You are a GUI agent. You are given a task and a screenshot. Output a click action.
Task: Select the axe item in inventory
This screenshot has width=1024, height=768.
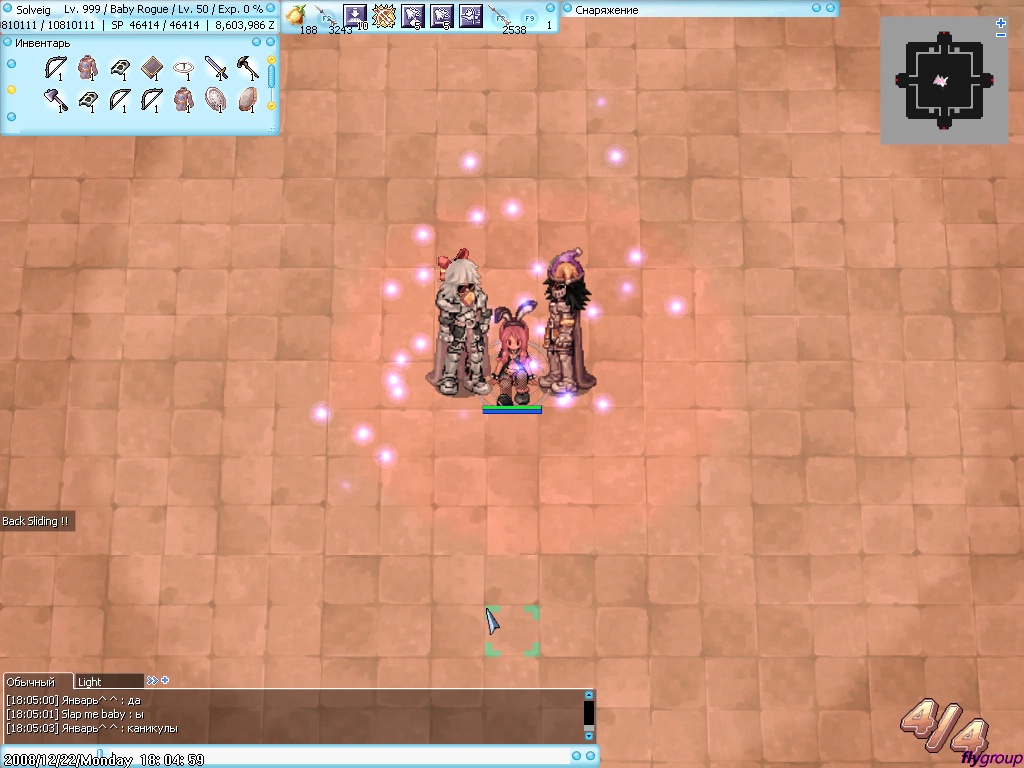[x=55, y=100]
